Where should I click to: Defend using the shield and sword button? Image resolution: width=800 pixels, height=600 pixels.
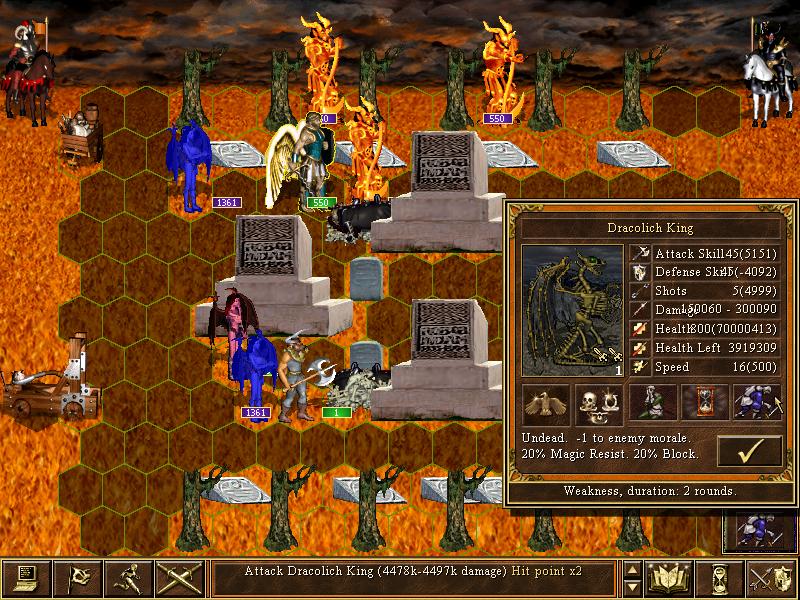772,578
